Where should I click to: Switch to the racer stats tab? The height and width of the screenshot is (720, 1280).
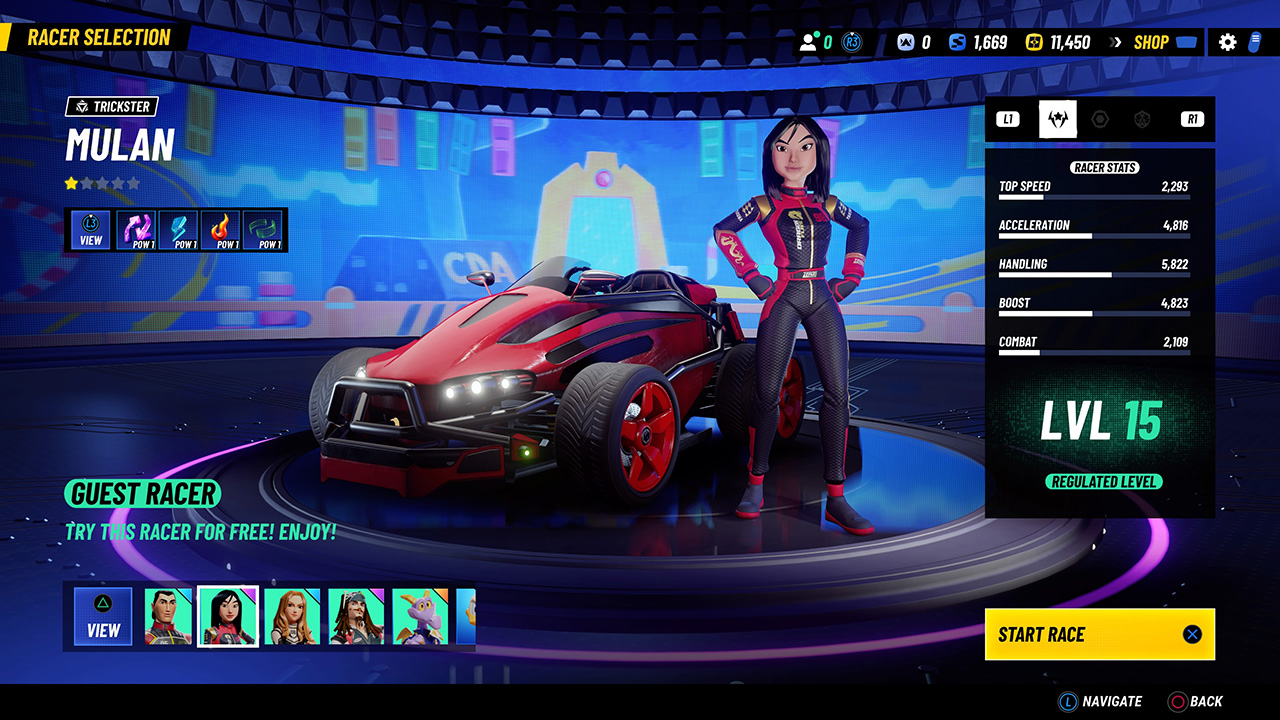point(1057,120)
